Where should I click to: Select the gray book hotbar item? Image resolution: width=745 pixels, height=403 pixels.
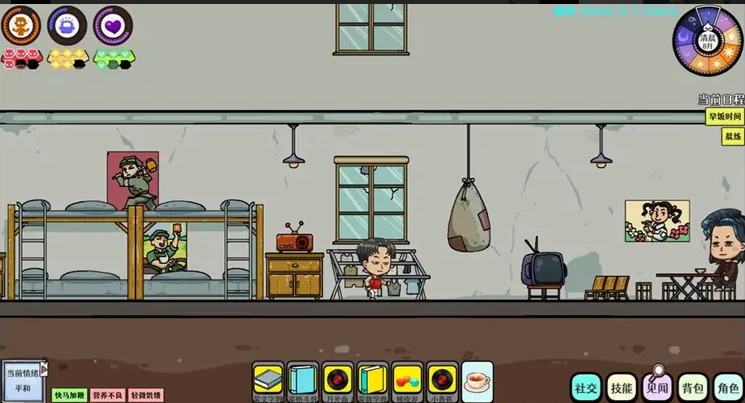tap(268, 380)
